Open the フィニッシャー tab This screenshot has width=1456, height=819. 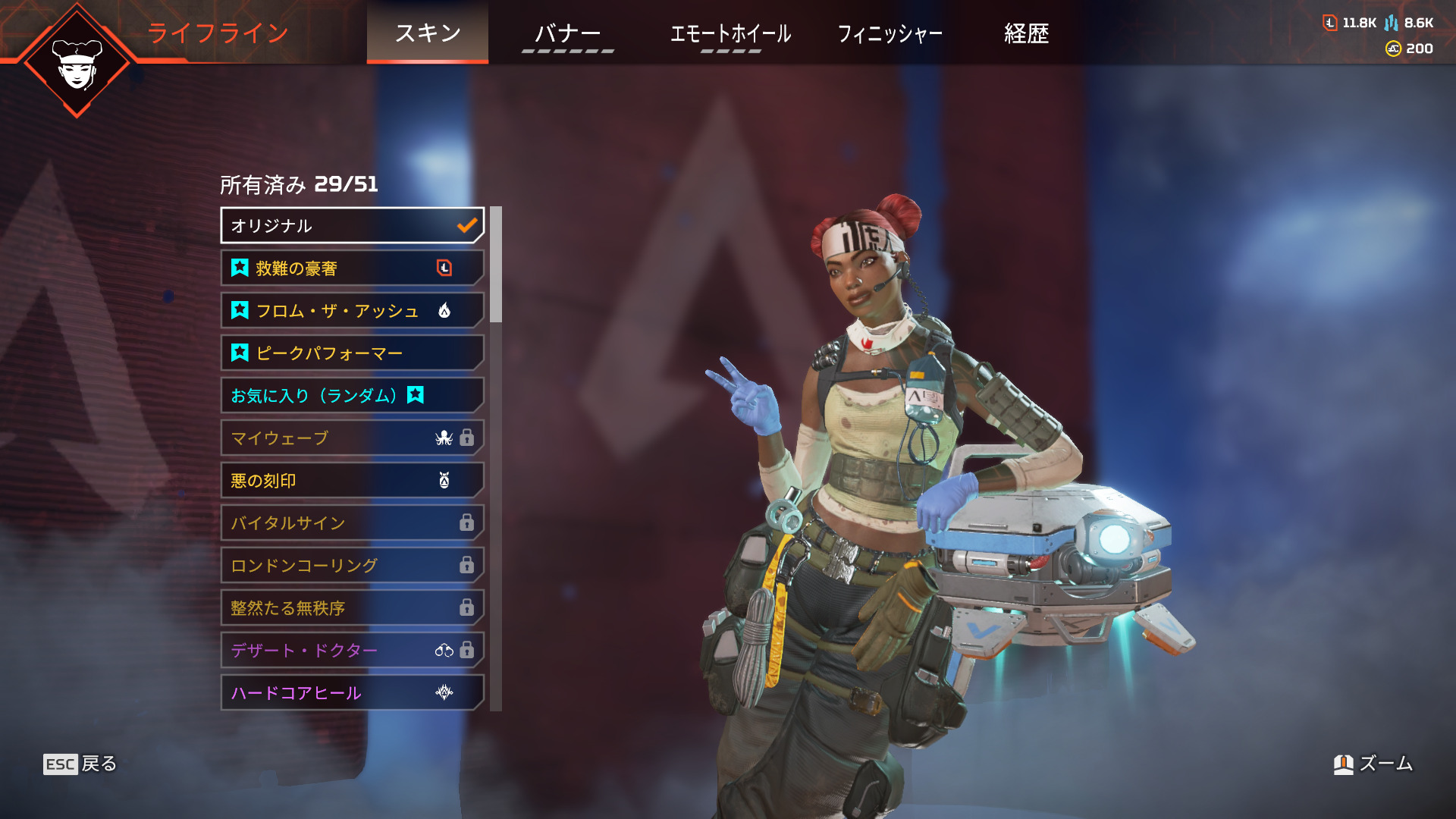890,33
